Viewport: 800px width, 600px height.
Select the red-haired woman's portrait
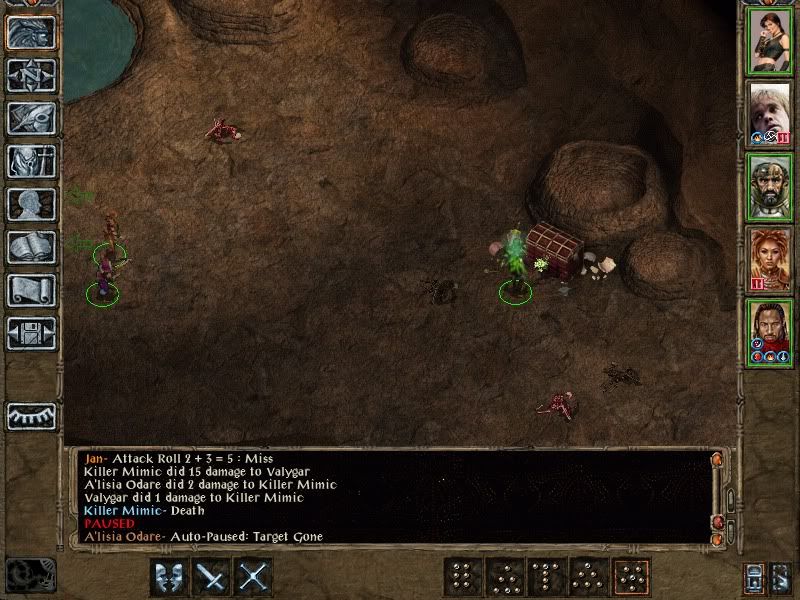coord(770,260)
